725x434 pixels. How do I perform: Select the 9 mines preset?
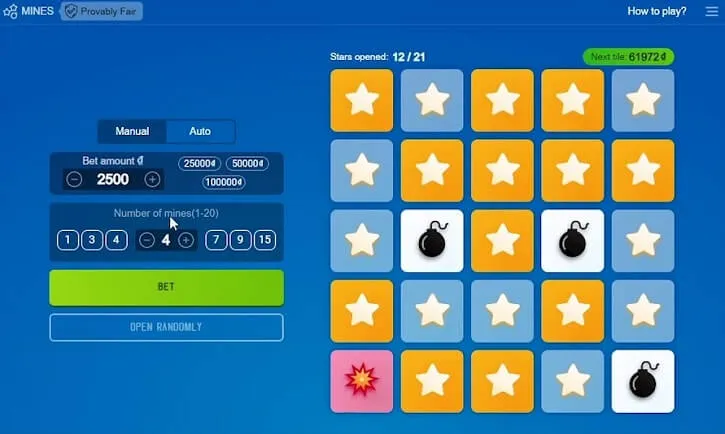coord(240,240)
